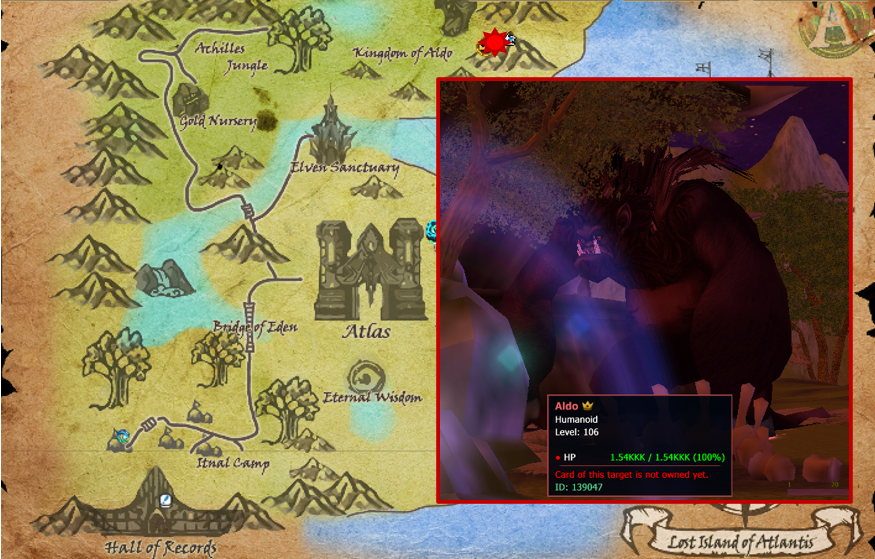This screenshot has width=875, height=559.
Task: Choose the Gold Nursery location on the map
Action: [190, 100]
